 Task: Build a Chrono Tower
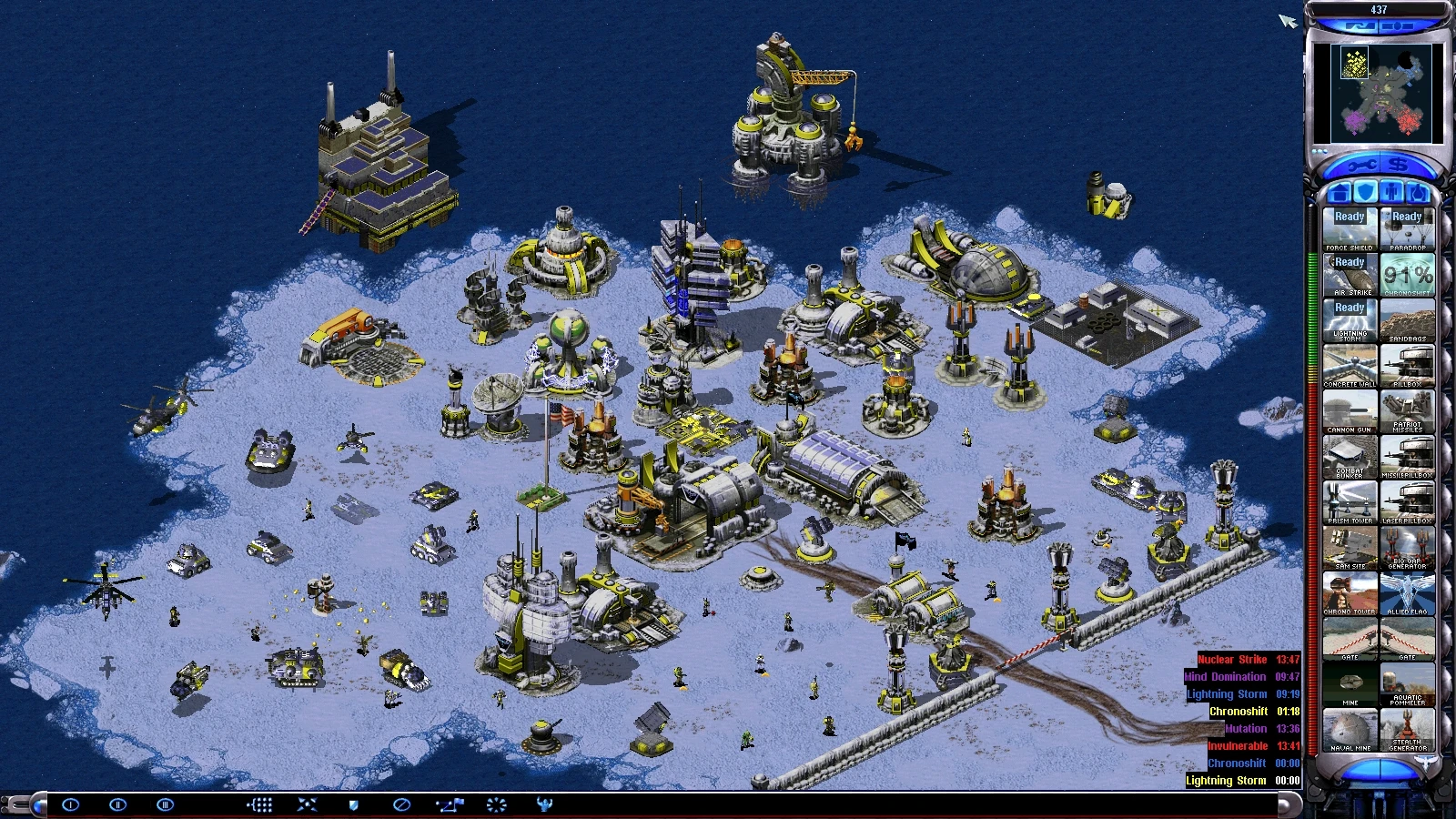pyautogui.click(x=1350, y=593)
